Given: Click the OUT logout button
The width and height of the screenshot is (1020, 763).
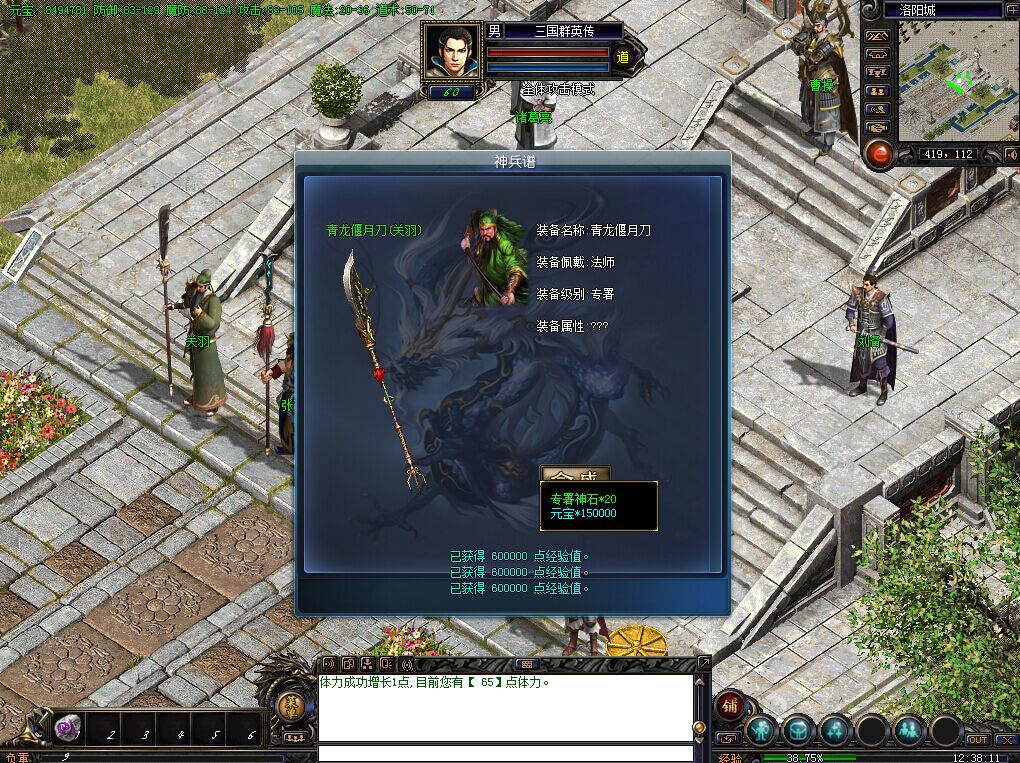Looking at the screenshot, I should pyautogui.click(x=977, y=740).
